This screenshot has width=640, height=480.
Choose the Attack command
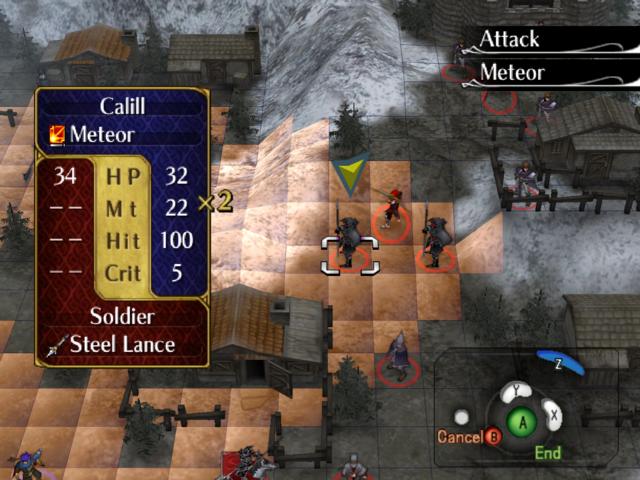point(510,40)
